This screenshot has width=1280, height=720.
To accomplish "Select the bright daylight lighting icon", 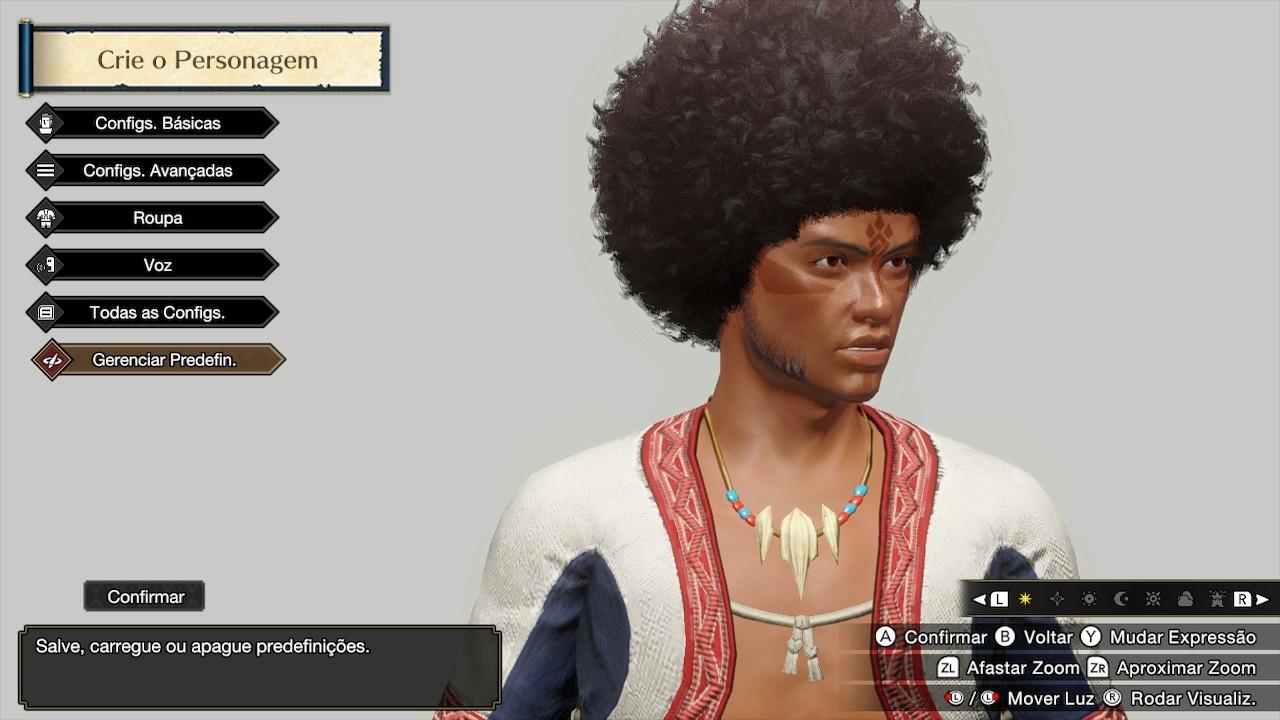I will 1154,597.
